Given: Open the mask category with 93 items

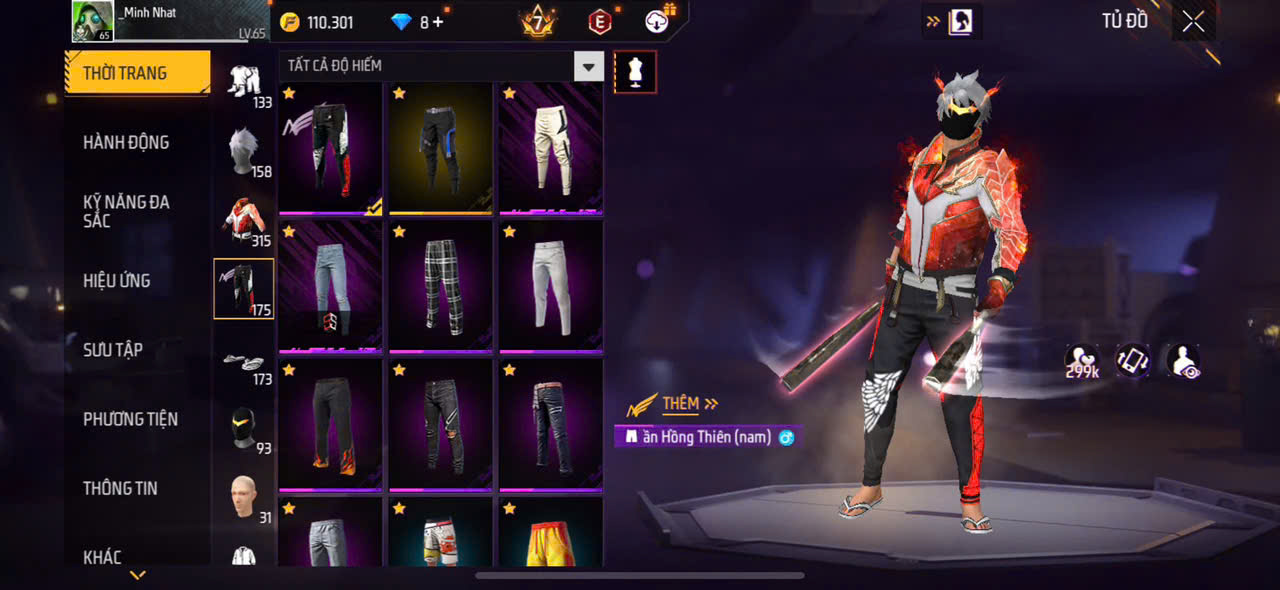Looking at the screenshot, I should [x=244, y=430].
